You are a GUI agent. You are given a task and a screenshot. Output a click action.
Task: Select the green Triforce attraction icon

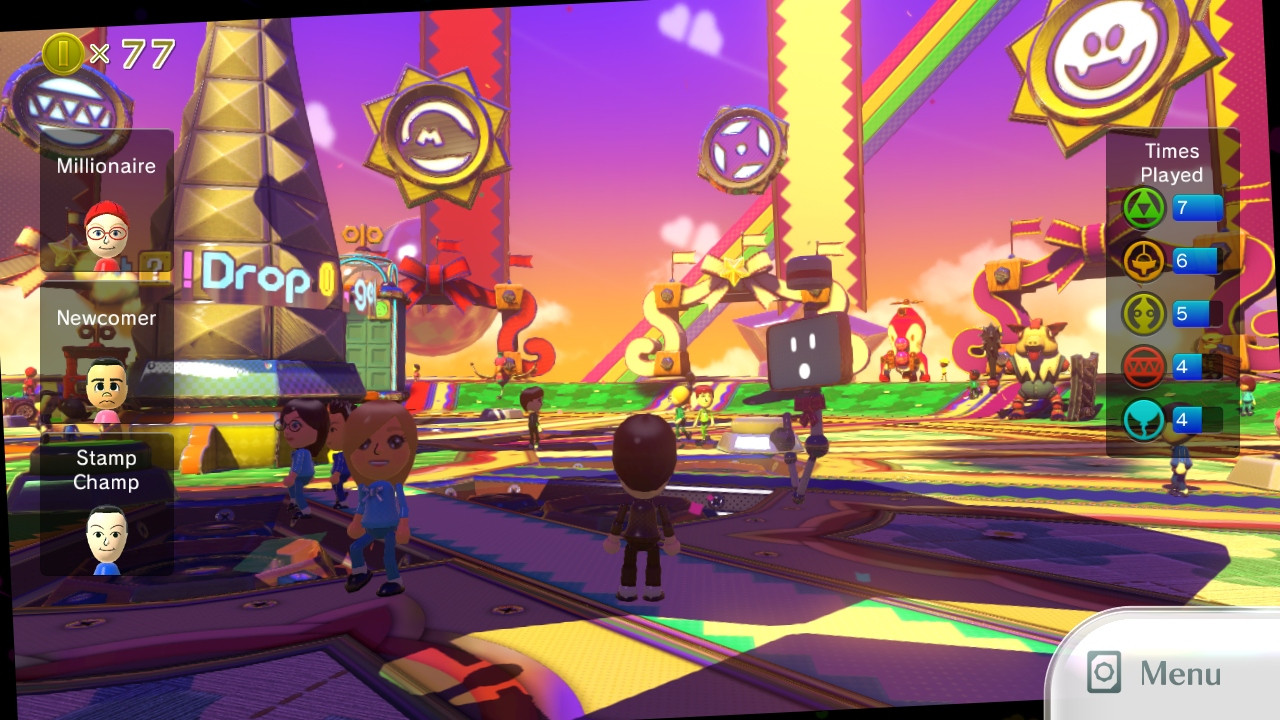[x=1141, y=208]
